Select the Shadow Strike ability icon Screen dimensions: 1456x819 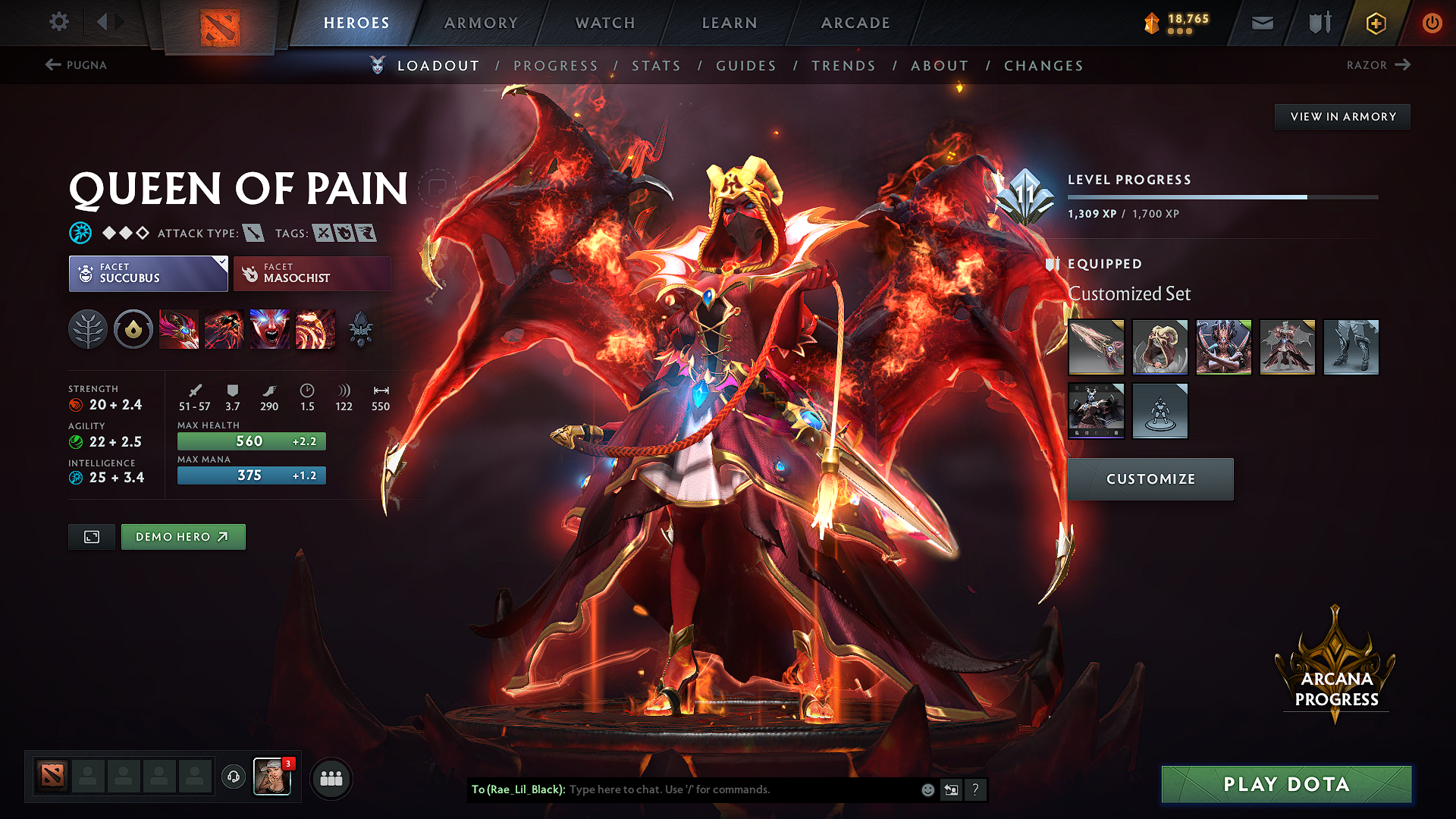click(x=179, y=328)
